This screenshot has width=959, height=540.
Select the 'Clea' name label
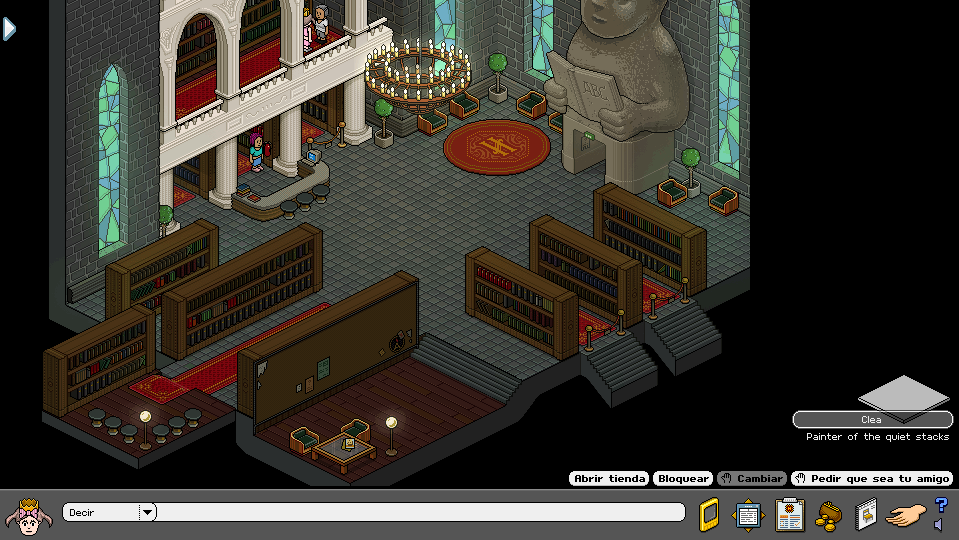872,420
